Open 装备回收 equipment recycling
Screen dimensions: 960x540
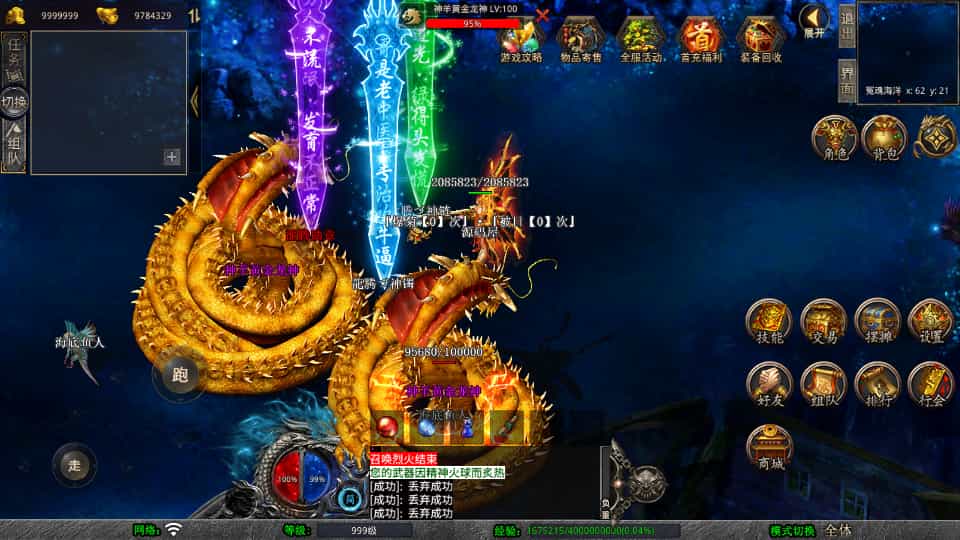(x=761, y=38)
